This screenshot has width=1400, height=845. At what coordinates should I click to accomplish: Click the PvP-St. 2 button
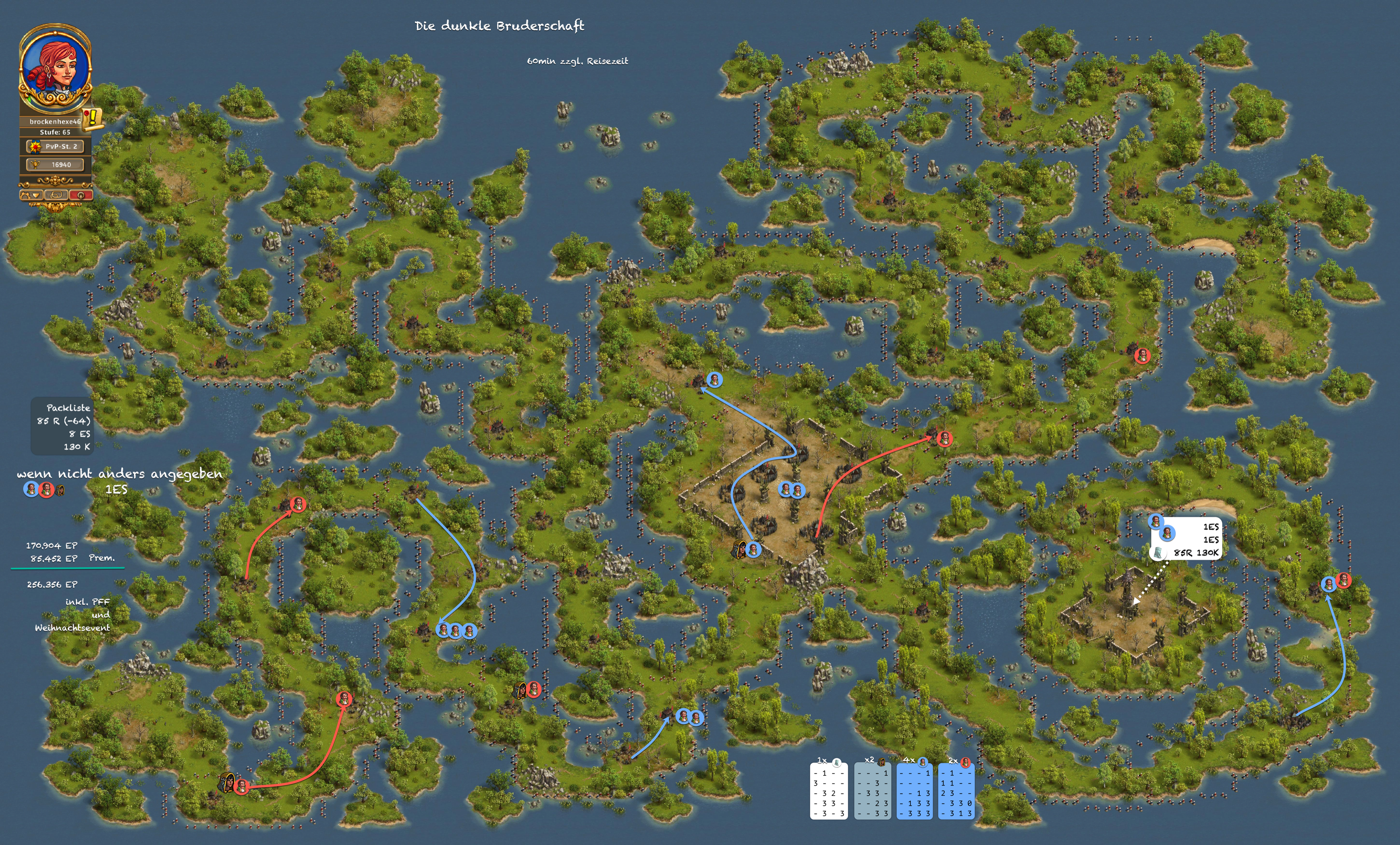pos(55,146)
